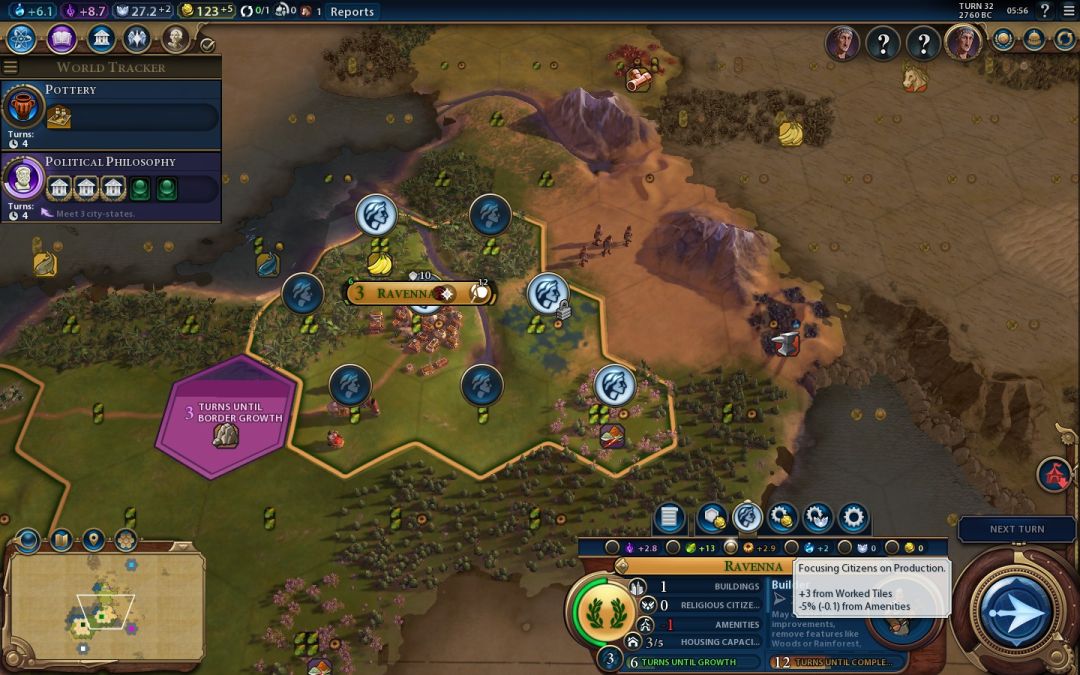Choose the purchase tile hexagon button

pyautogui.click(x=711, y=518)
